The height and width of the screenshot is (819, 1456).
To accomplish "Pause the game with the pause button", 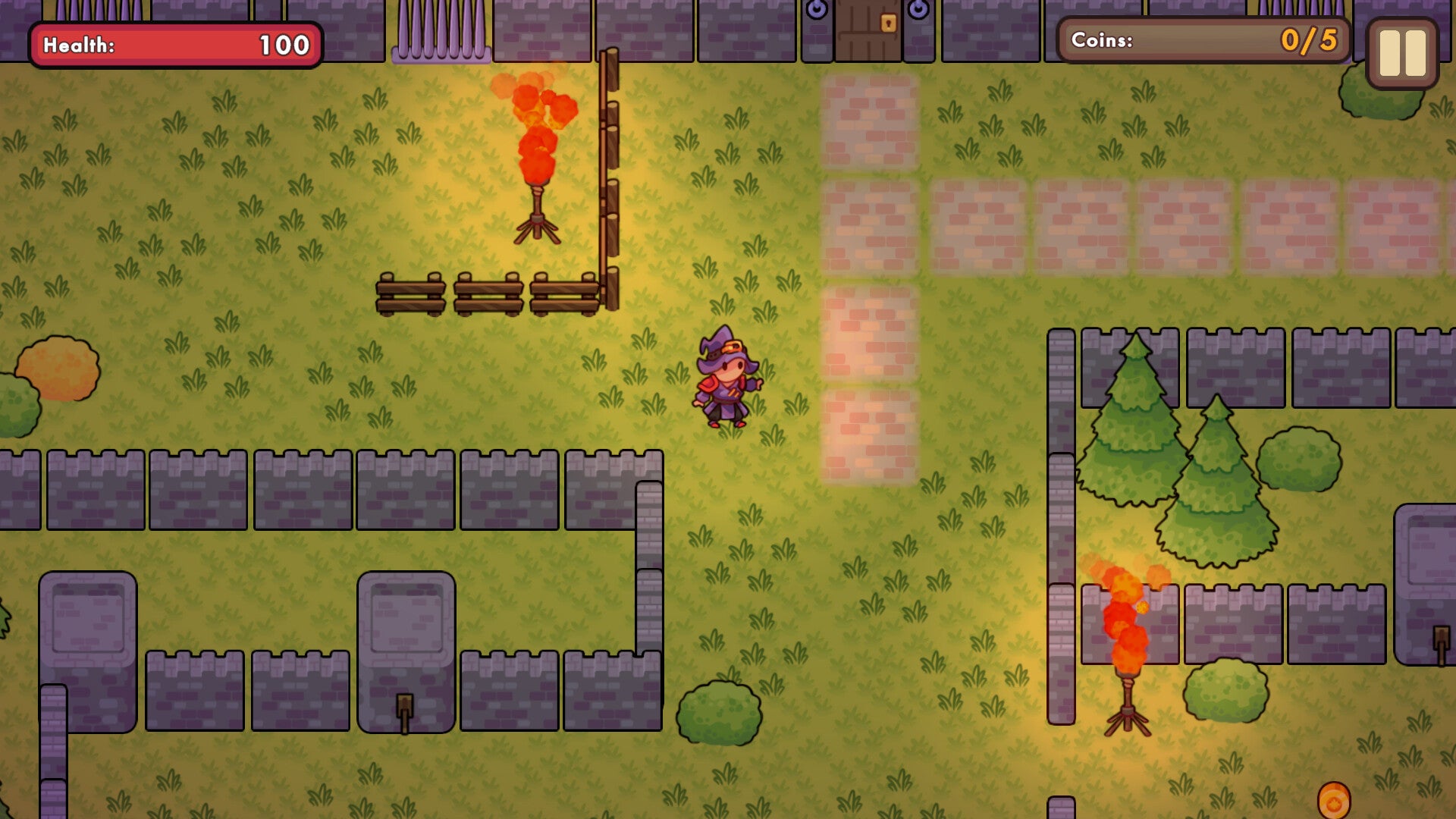I will coord(1401,53).
